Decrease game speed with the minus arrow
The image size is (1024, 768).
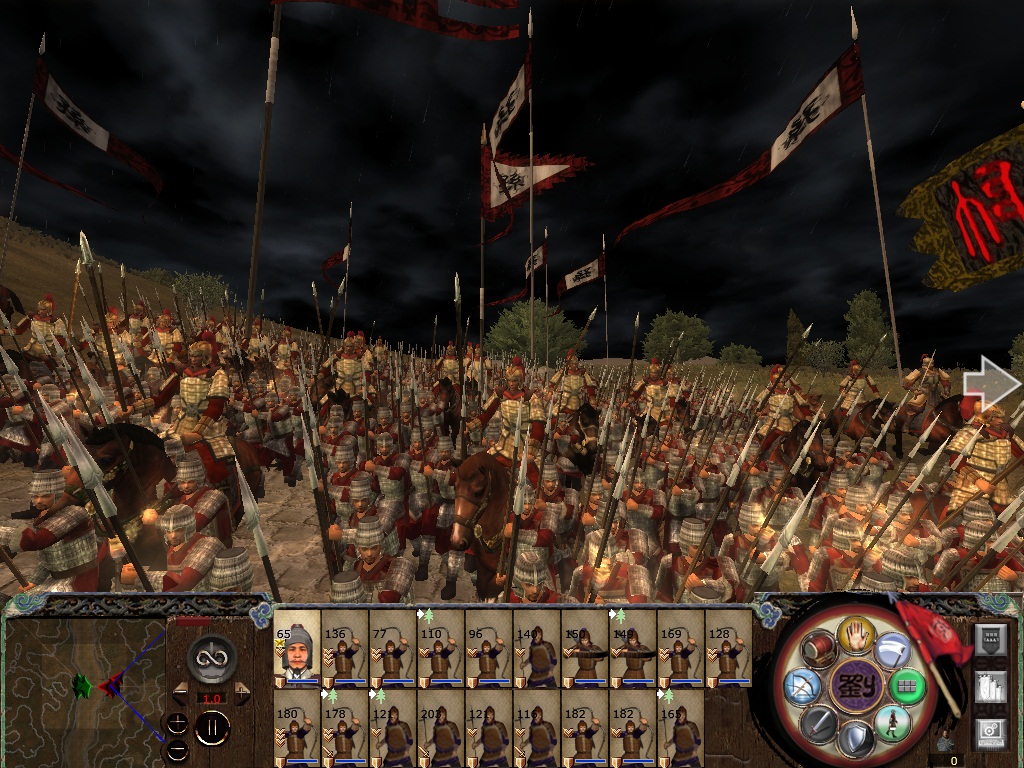click(x=182, y=692)
